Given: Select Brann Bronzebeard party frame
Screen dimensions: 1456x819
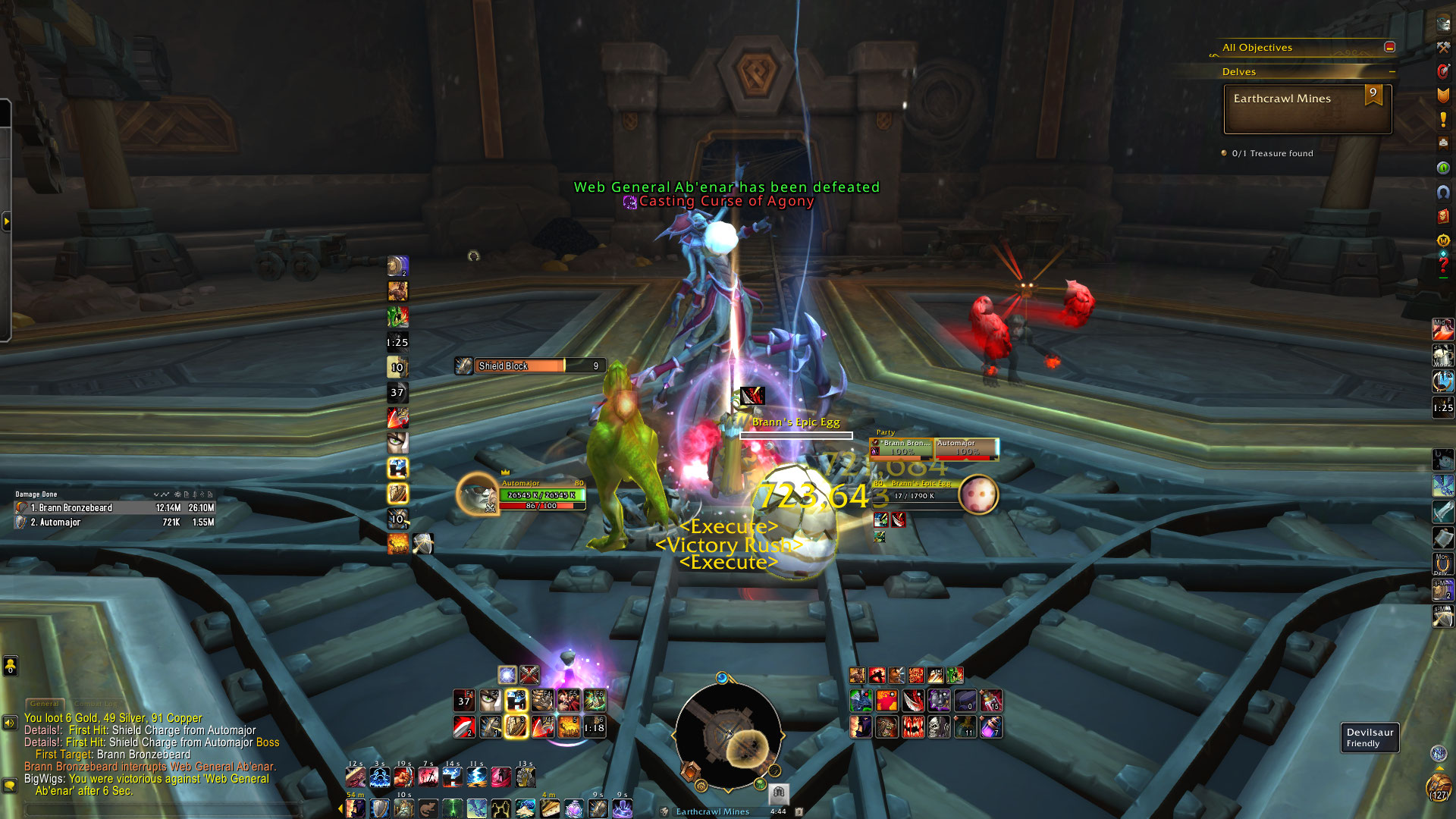Looking at the screenshot, I should tap(902, 448).
